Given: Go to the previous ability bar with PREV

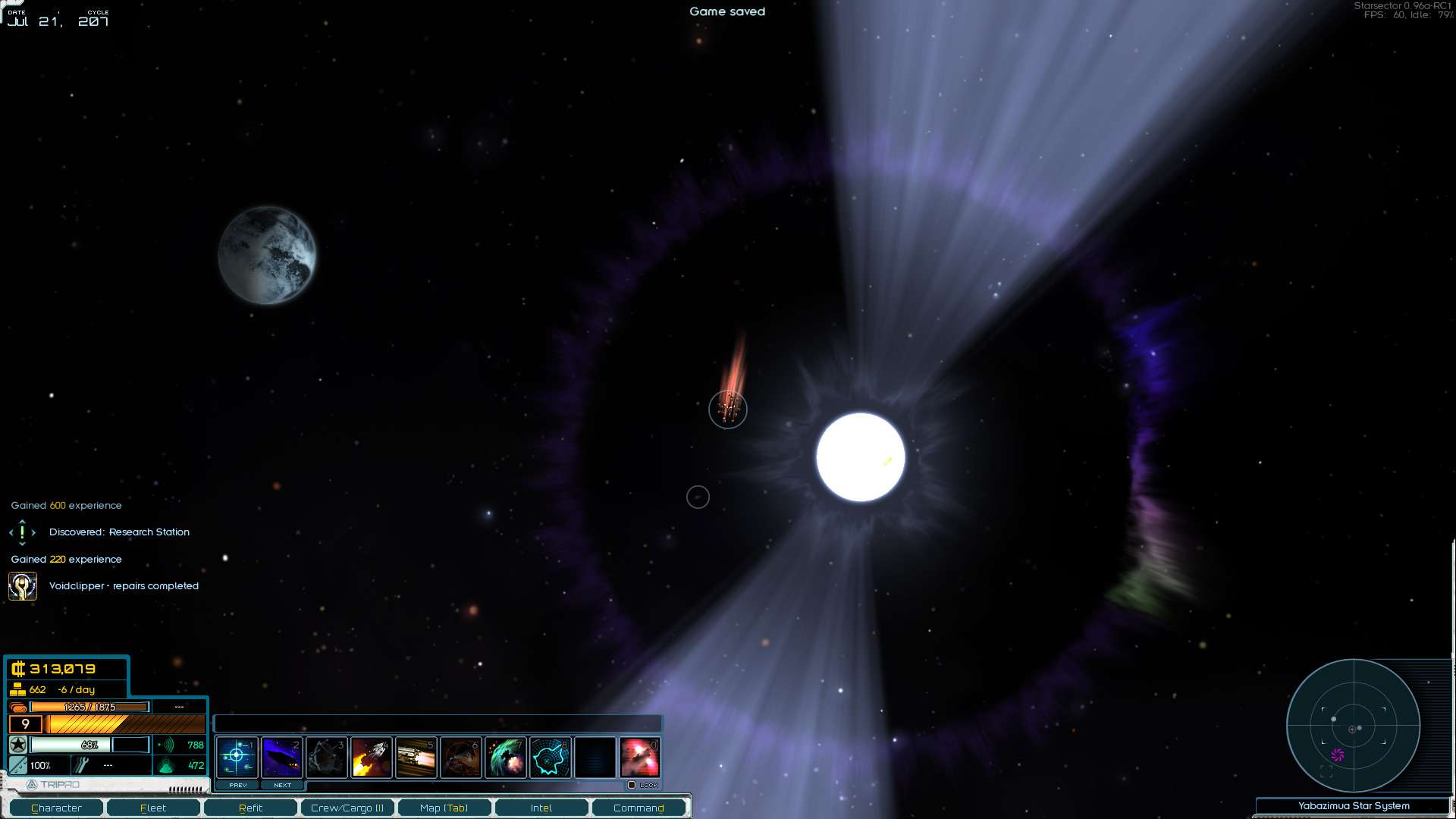Looking at the screenshot, I should click(237, 785).
